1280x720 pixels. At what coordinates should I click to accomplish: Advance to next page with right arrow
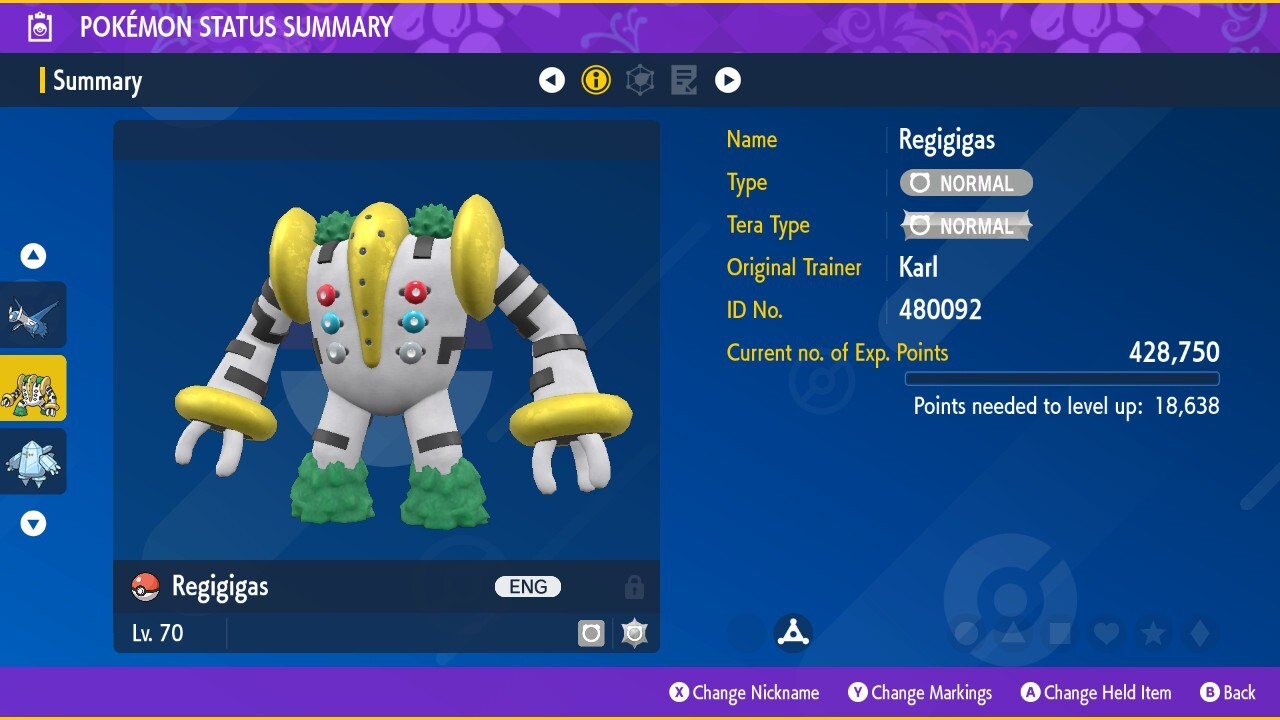(x=728, y=80)
